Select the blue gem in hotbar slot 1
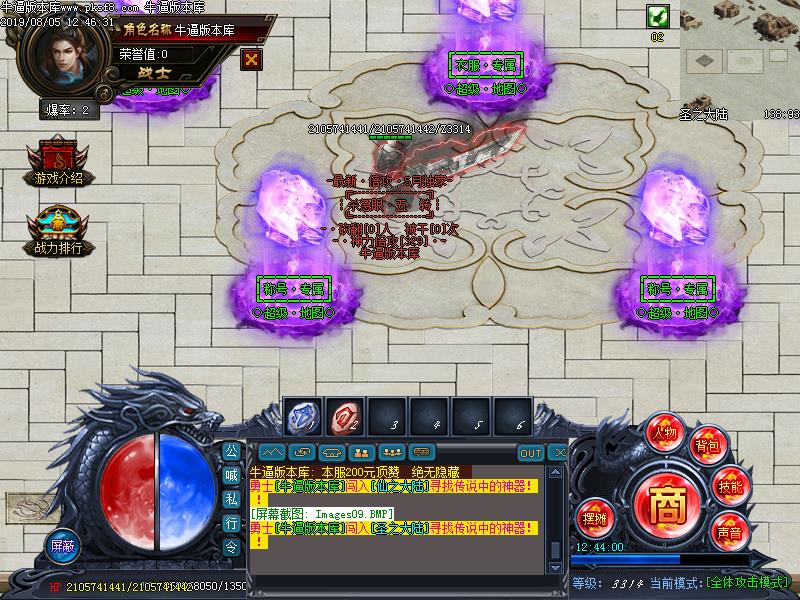The width and height of the screenshot is (800, 600). pyautogui.click(x=303, y=417)
